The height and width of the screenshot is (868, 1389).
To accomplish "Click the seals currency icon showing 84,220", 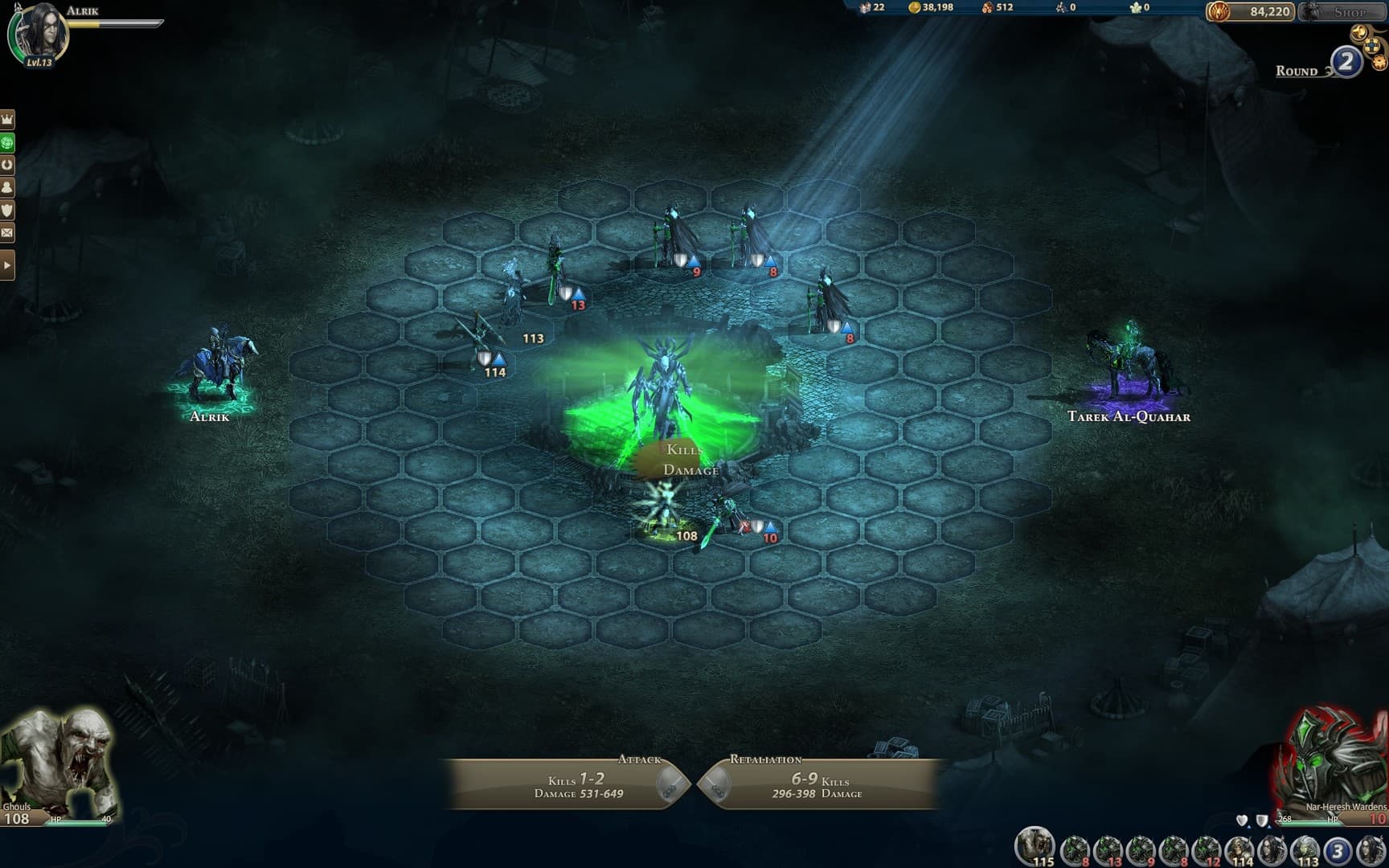I will click(1219, 11).
